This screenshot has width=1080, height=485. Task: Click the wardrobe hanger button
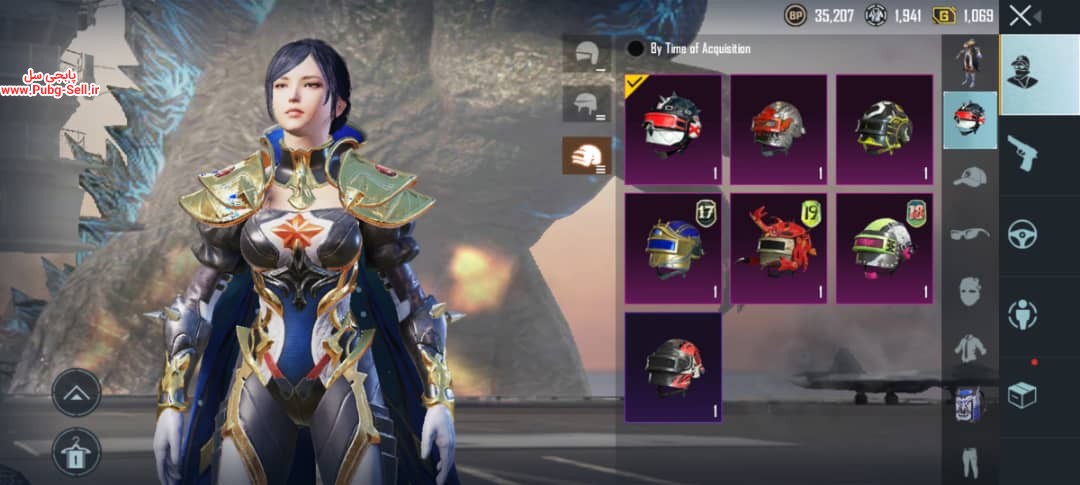[76, 450]
